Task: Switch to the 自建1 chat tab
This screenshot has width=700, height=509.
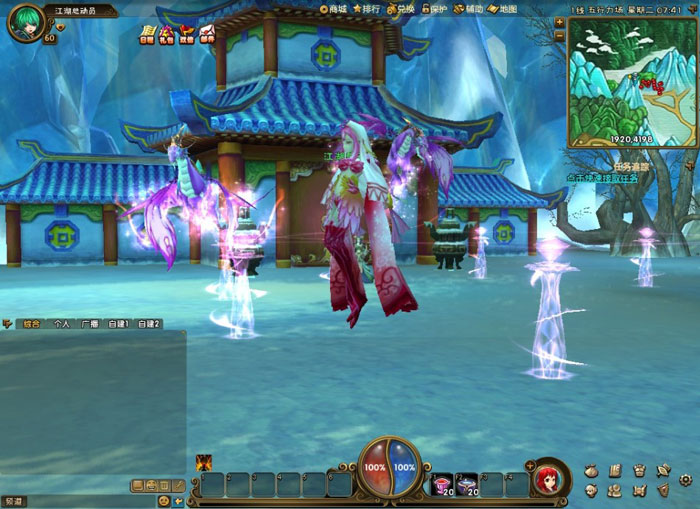Action: pos(120,324)
